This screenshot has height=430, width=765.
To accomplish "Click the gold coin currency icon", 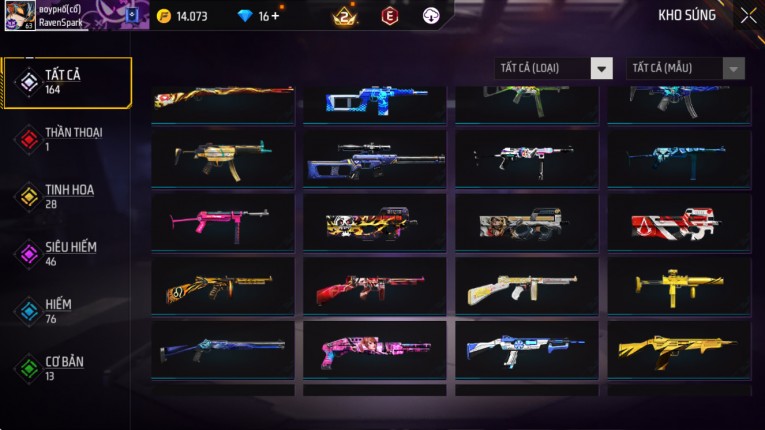I will pos(164,16).
